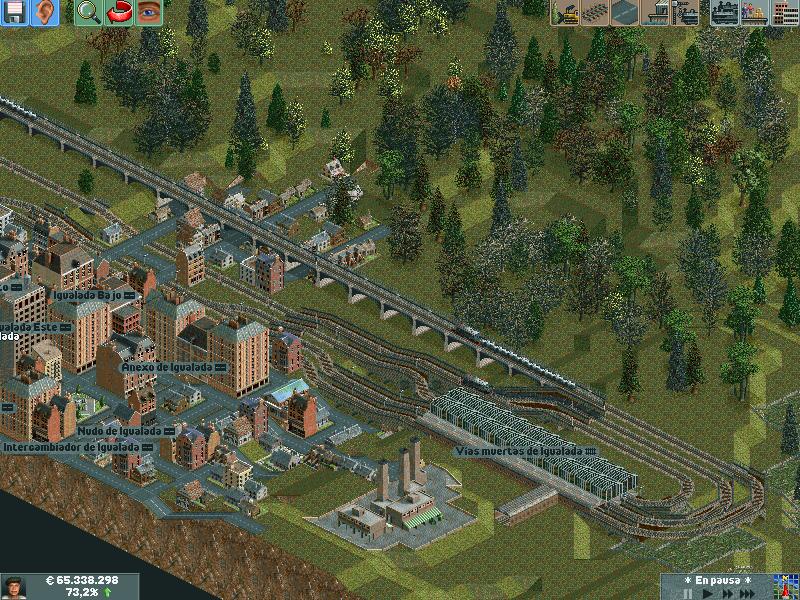Open the eye icon view options

tap(148, 12)
